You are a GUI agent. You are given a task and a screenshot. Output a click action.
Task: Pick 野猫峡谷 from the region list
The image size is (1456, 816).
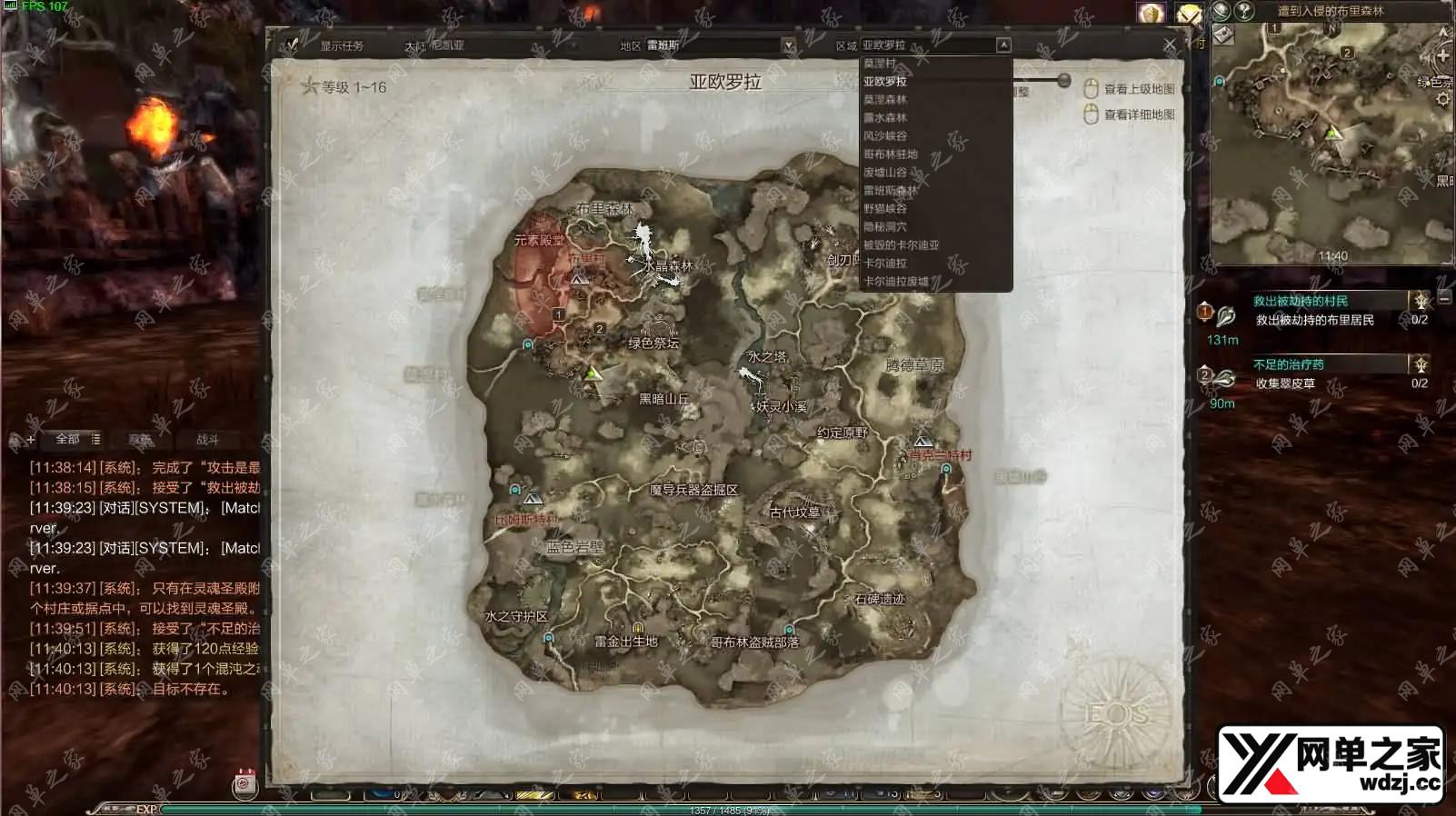coord(885,209)
